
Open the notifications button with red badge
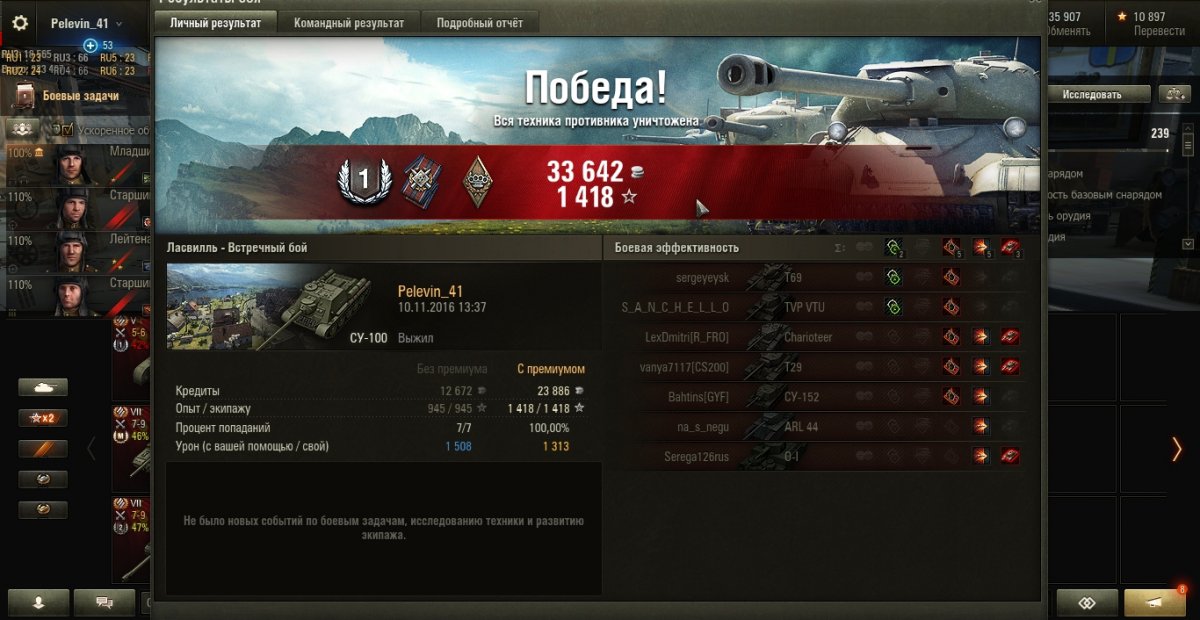tap(1154, 603)
